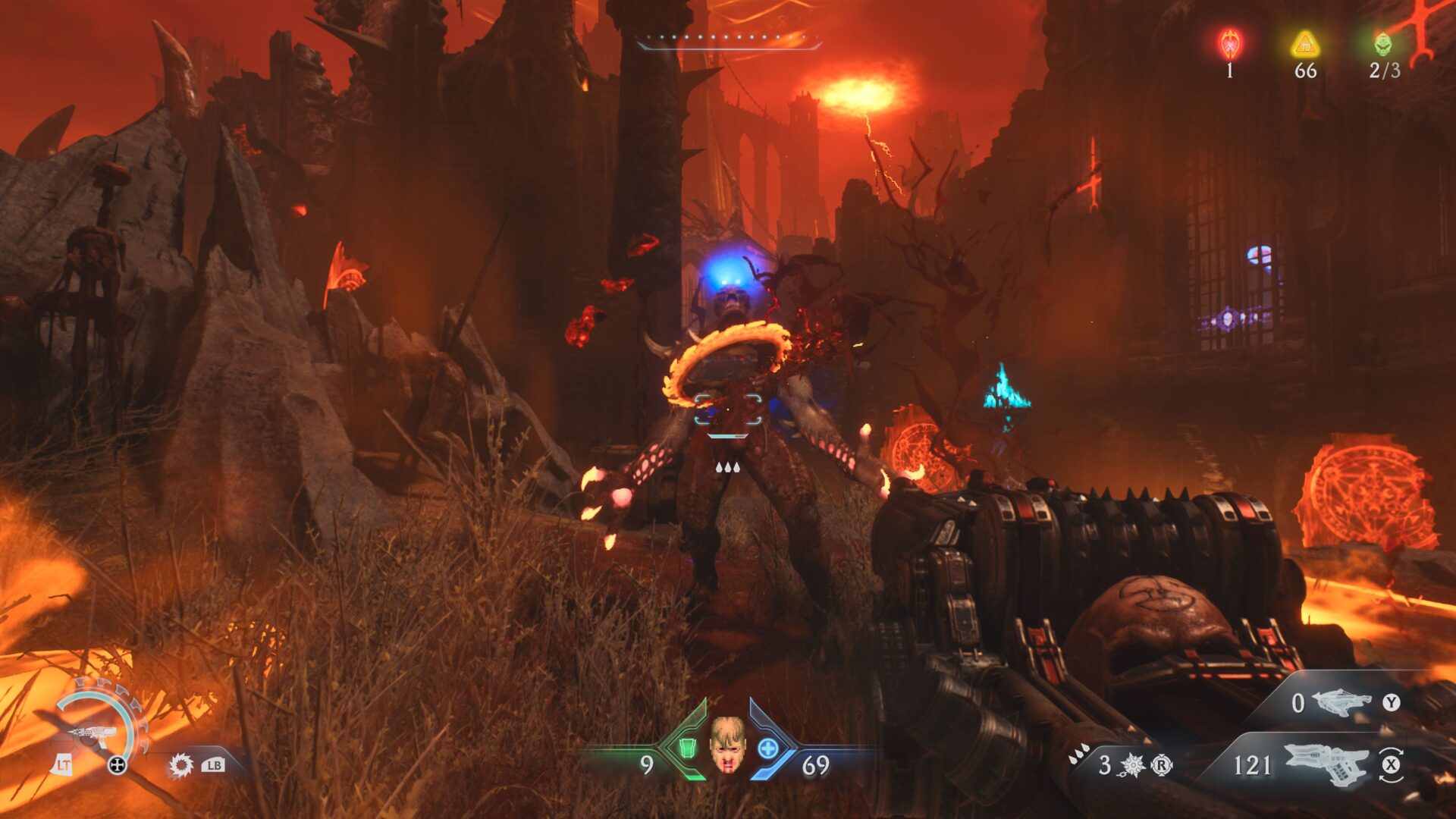Click the yellow triangle rune icon
This screenshot has width=1456, height=819.
(1305, 44)
